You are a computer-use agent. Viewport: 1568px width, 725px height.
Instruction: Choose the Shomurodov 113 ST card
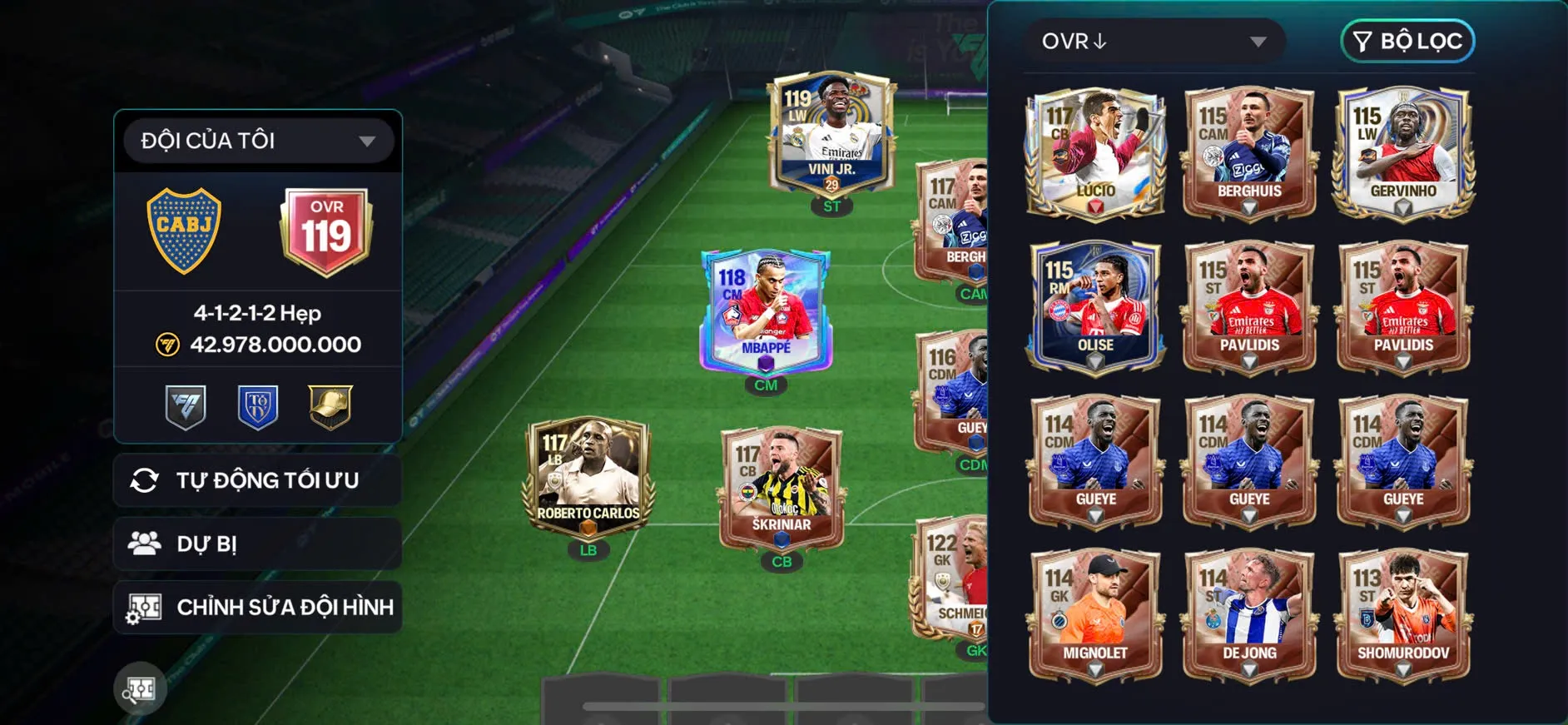1403,615
